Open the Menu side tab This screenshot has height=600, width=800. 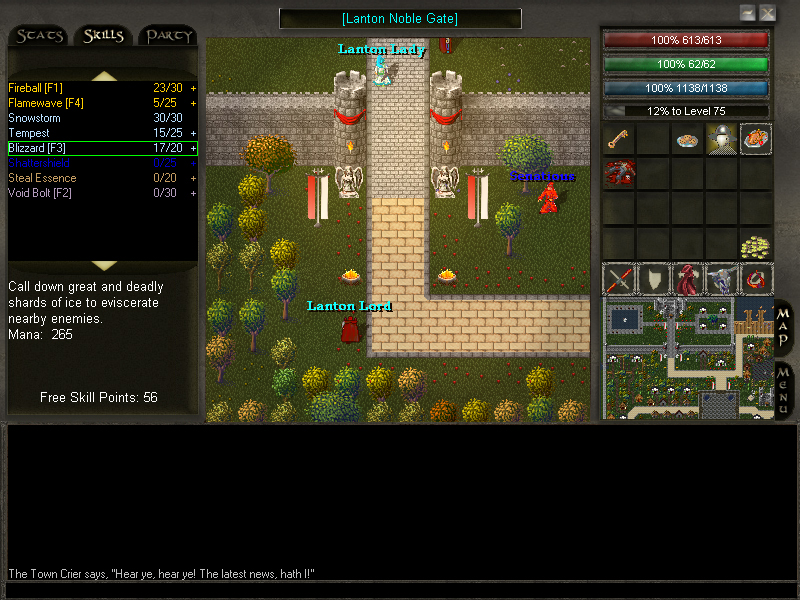click(784, 389)
